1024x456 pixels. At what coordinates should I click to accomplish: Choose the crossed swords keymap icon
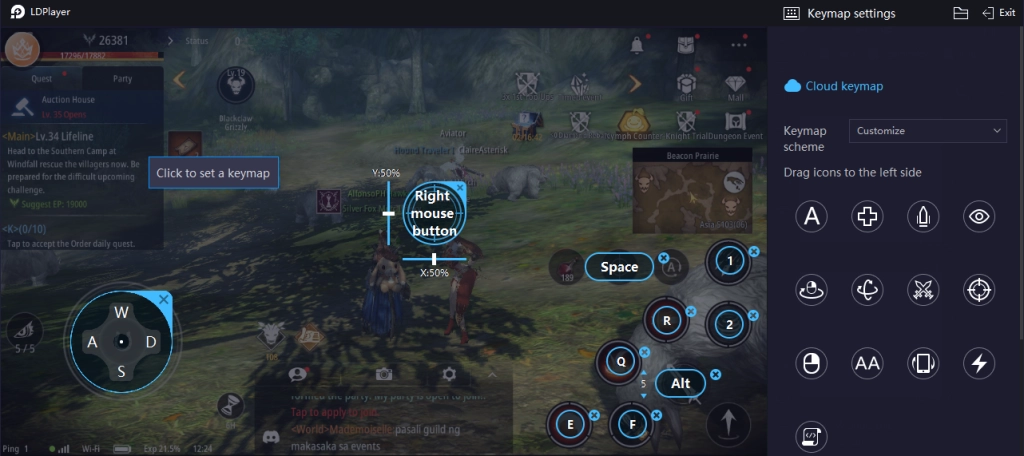(922, 289)
